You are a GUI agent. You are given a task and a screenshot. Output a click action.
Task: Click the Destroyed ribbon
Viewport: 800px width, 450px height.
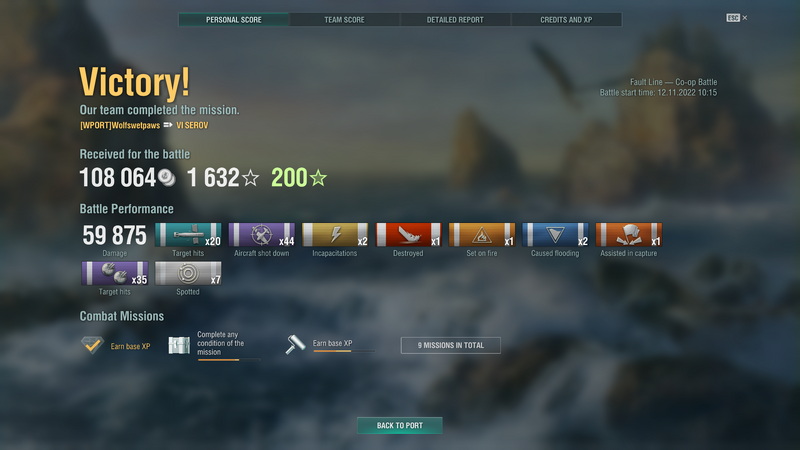coord(408,235)
